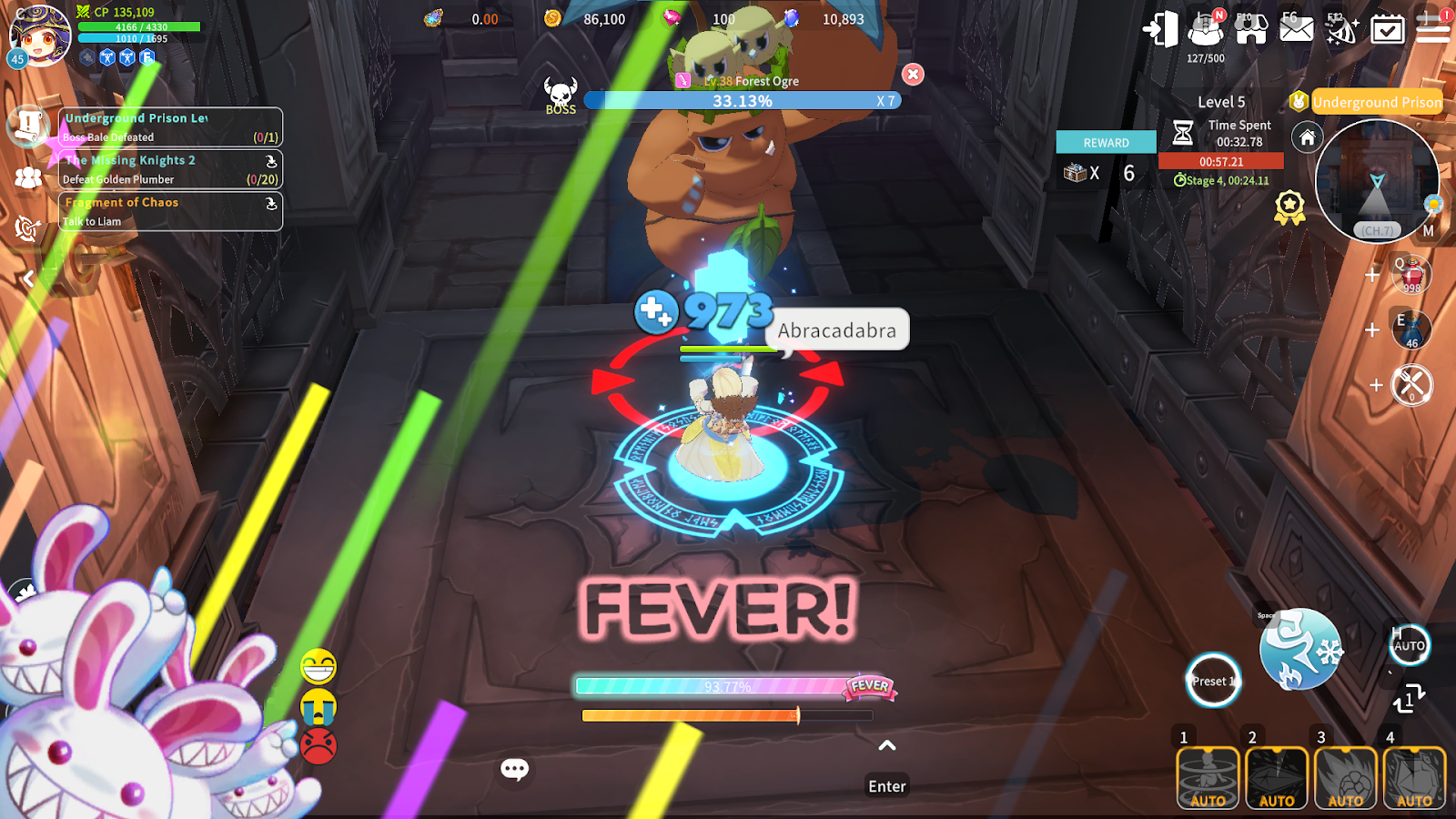Open the party members icon
Image resolution: width=1456 pixels, height=819 pixels.
point(27,177)
